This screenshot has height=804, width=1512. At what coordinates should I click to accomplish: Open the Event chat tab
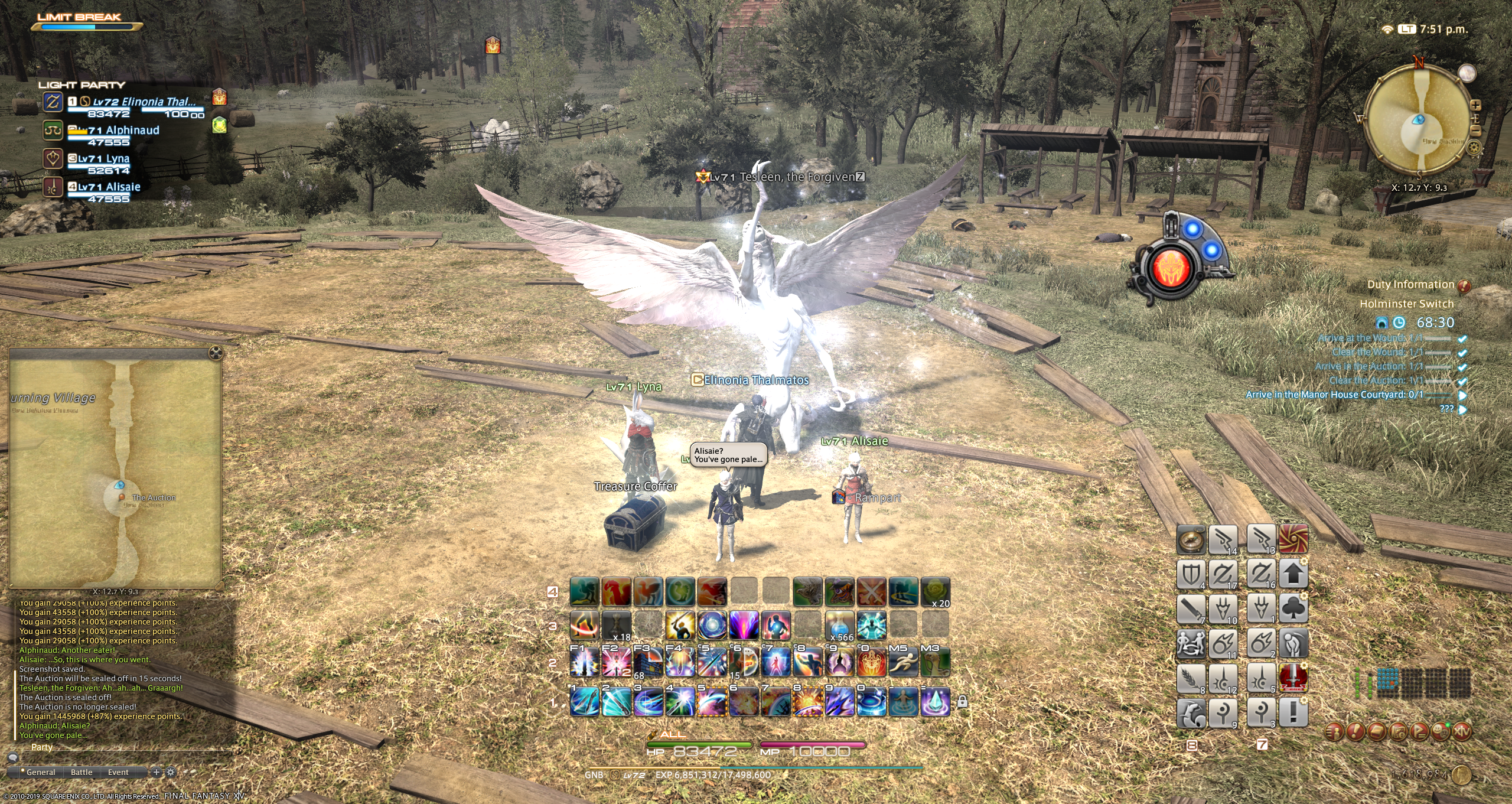pyautogui.click(x=118, y=772)
